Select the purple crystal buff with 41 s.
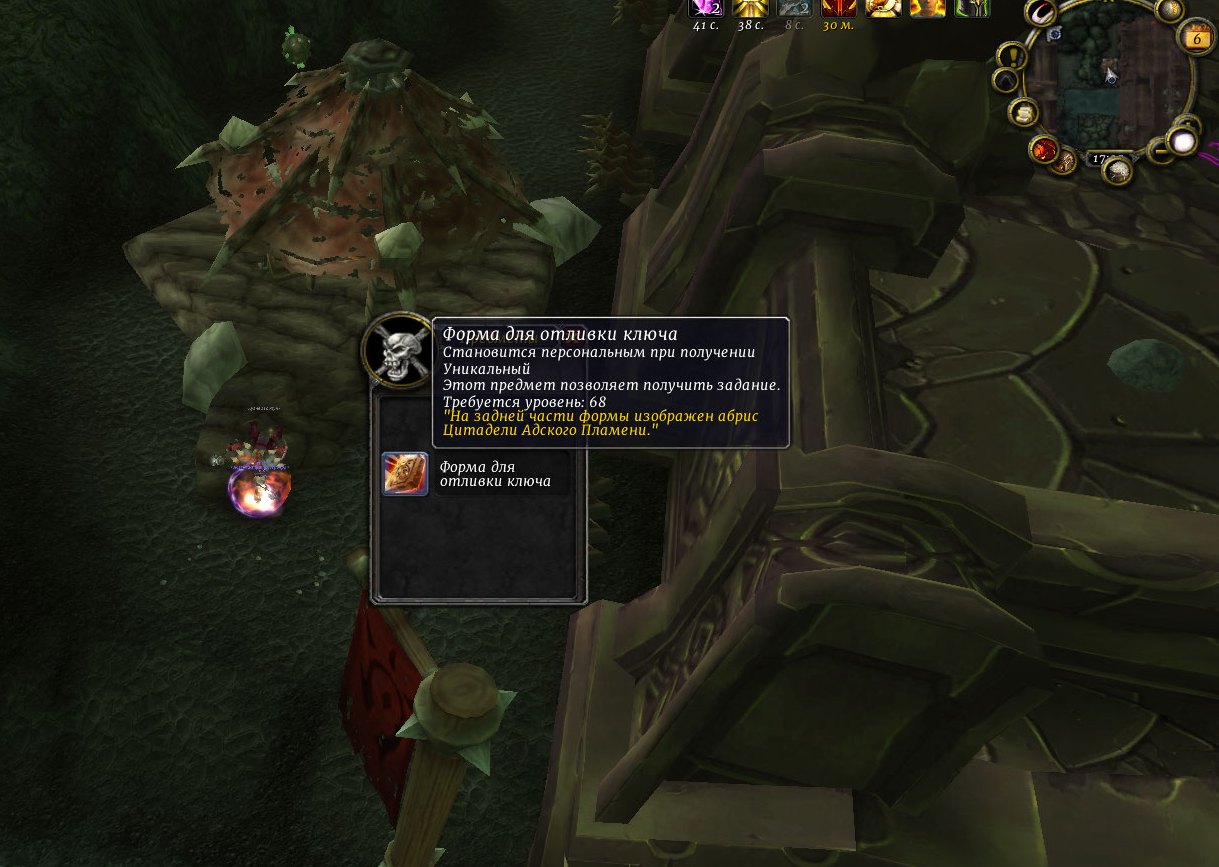1219x867 pixels. [709, 8]
